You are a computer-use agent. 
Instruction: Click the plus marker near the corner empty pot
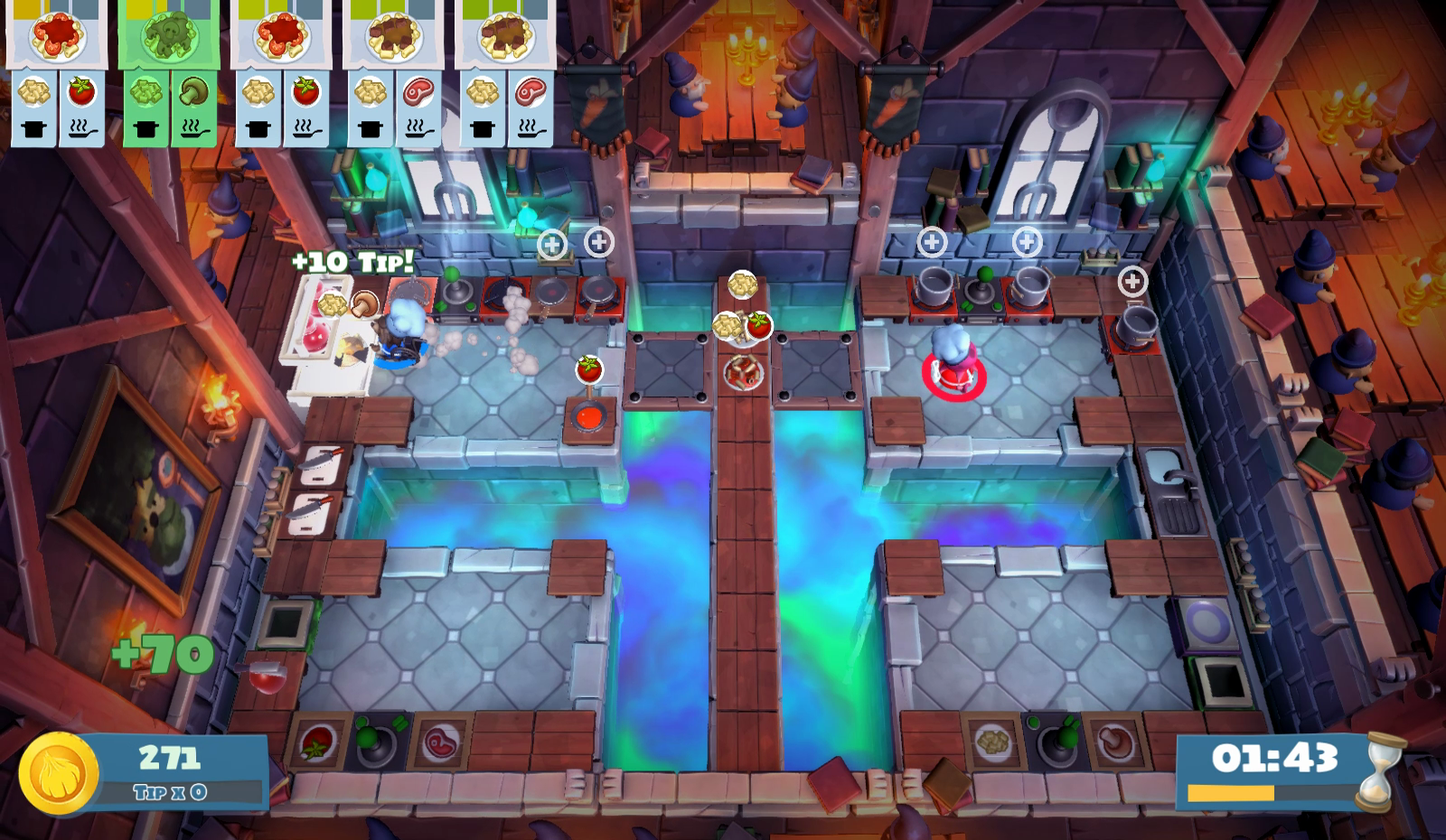1131,282
